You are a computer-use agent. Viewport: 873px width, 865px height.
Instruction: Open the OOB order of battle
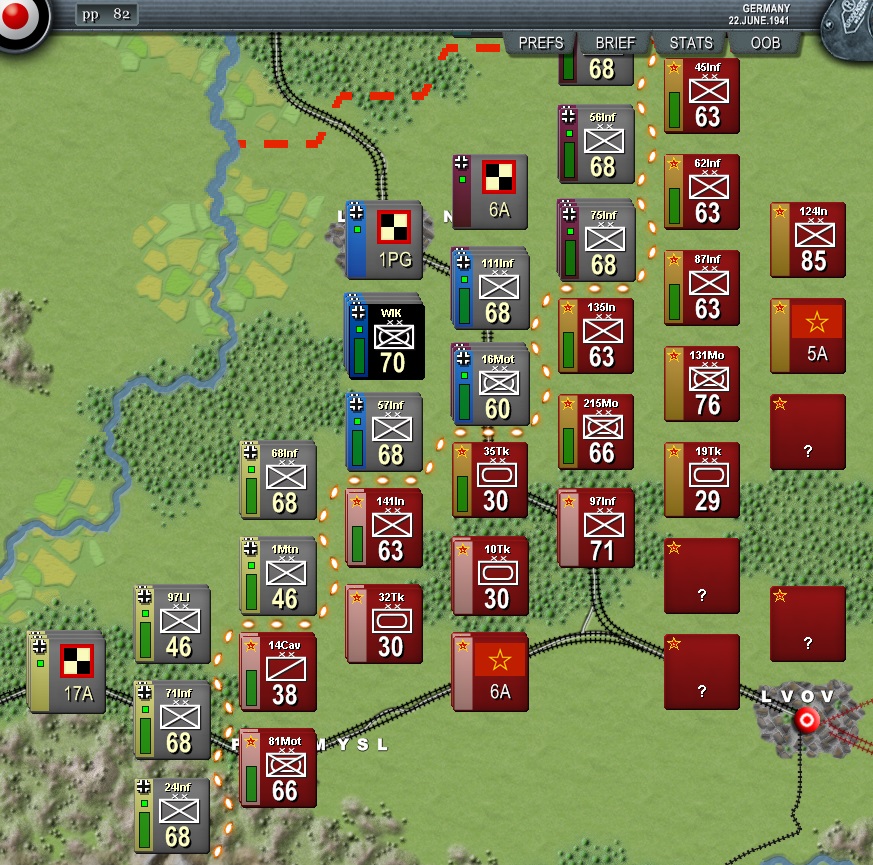click(x=766, y=43)
